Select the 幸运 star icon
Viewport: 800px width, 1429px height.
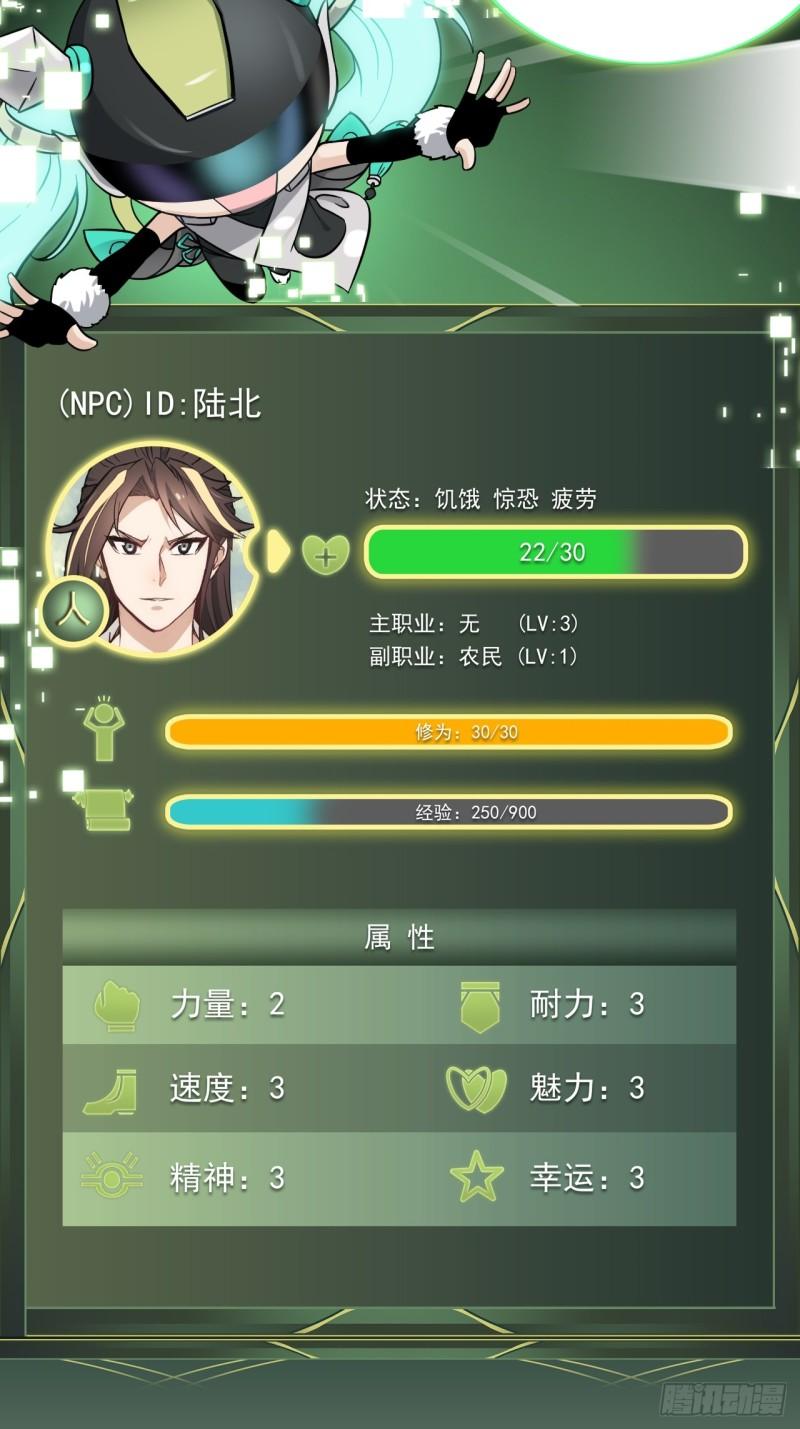pos(477,1177)
